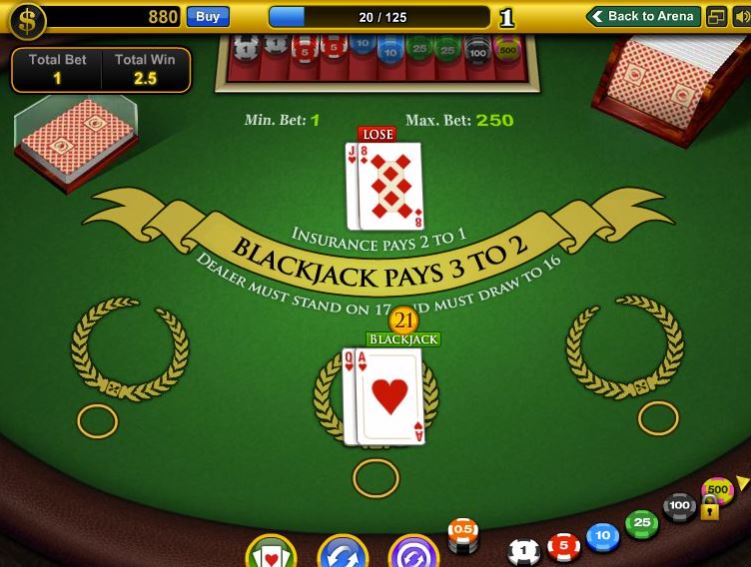Click the gold dollar coin icon
The height and width of the screenshot is (567, 751).
click(27, 19)
